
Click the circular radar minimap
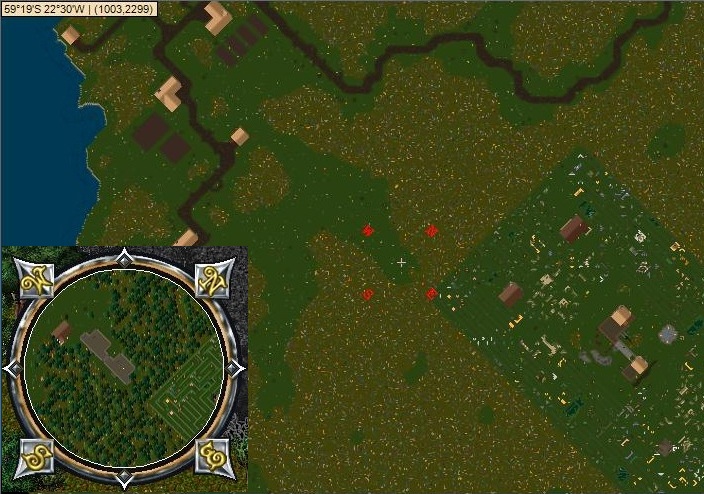coord(124,368)
